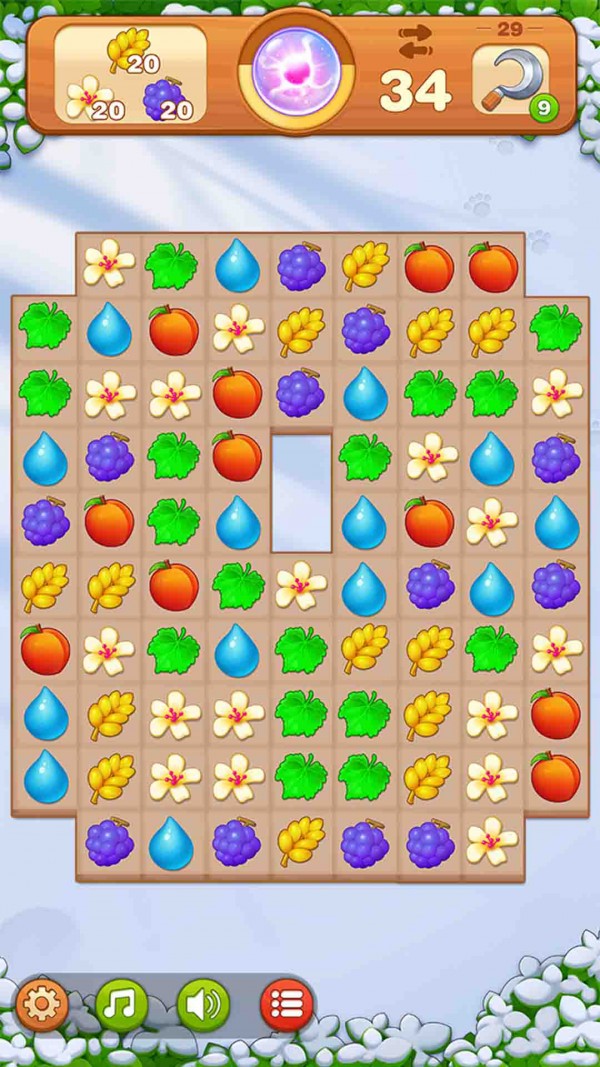
Task: Toggle the green music note button
Action: click(x=122, y=1002)
